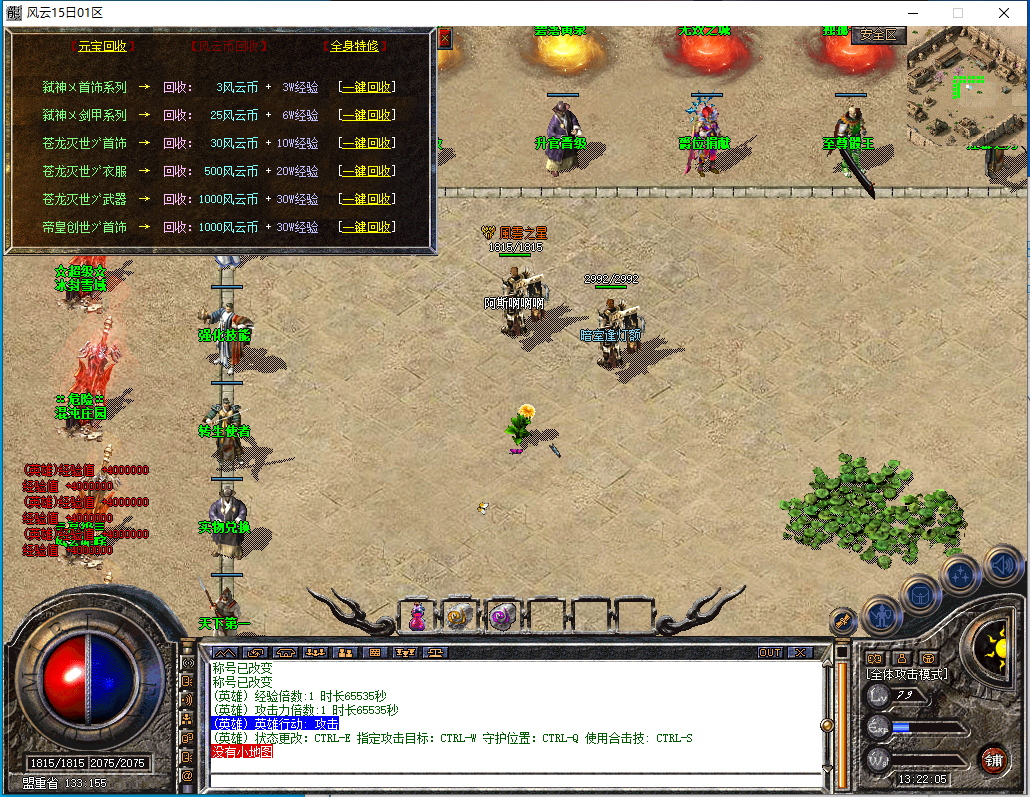Viewport: 1030px width, 797px height.
Task: Click the chat text input line
Action: coord(510,778)
